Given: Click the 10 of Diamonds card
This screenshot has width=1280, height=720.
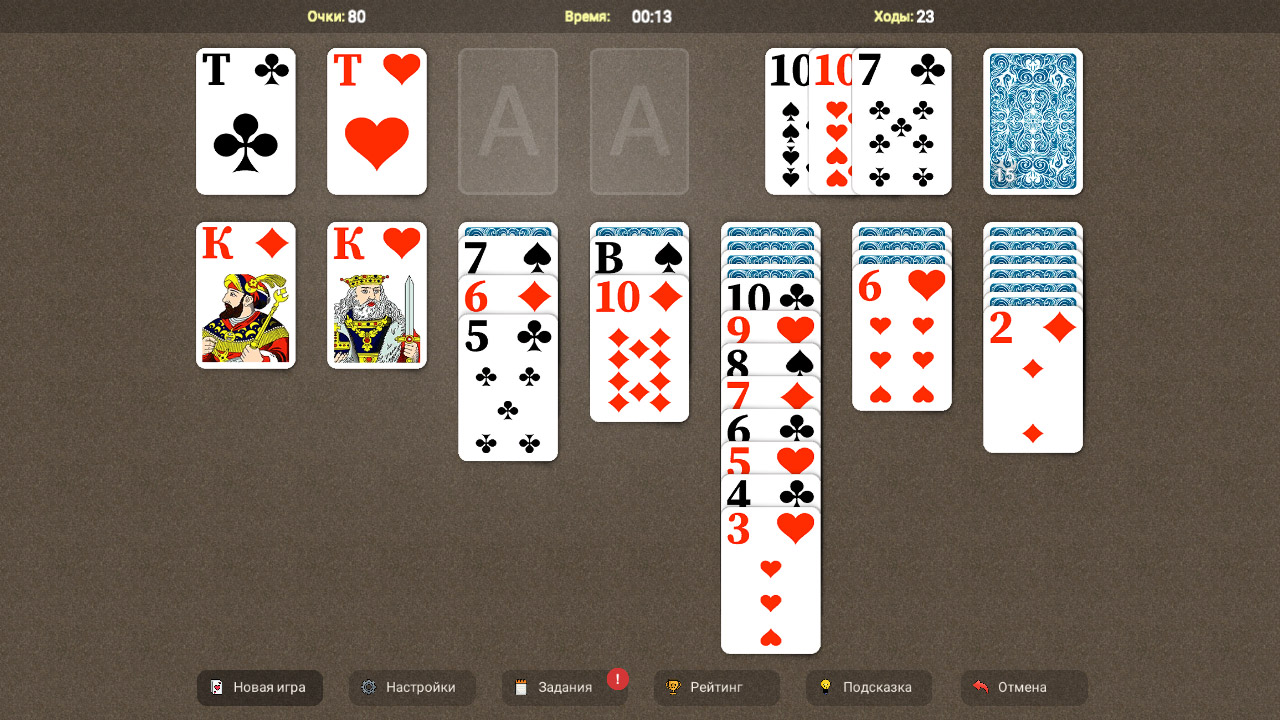Looking at the screenshot, I should (x=639, y=350).
